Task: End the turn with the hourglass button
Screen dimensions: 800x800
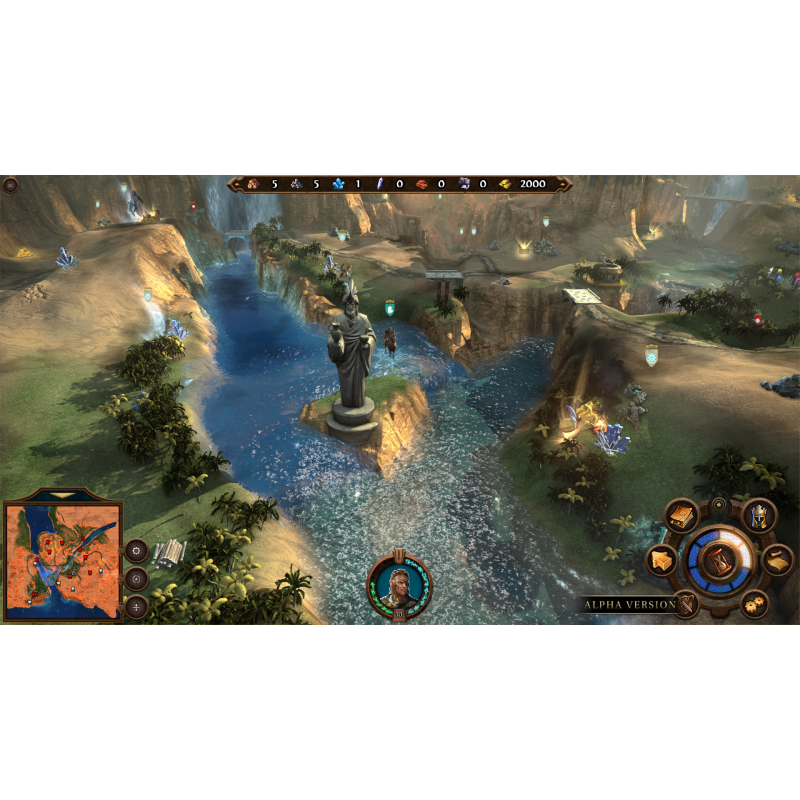Action: tap(718, 561)
